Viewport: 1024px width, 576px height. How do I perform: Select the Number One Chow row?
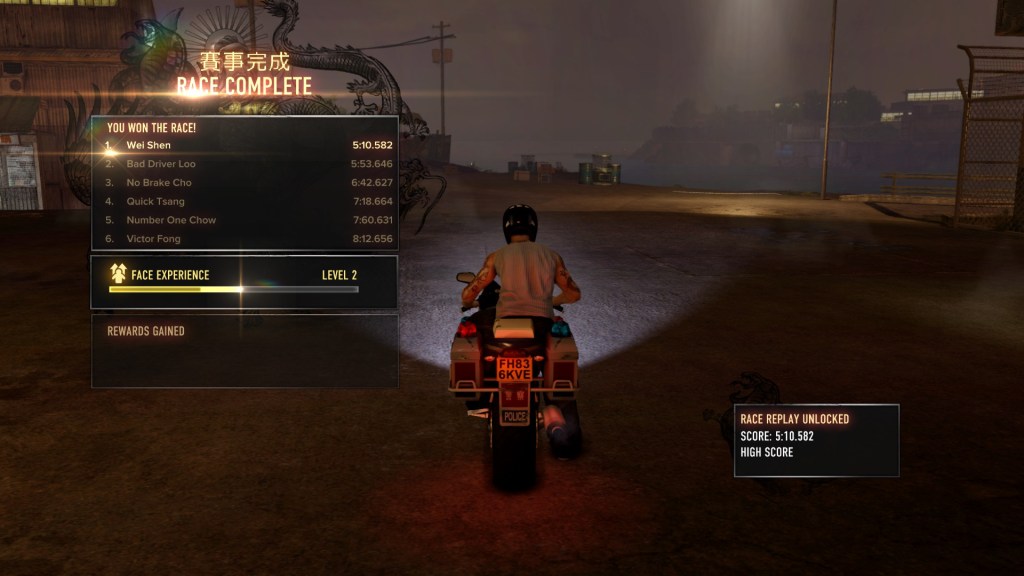245,220
